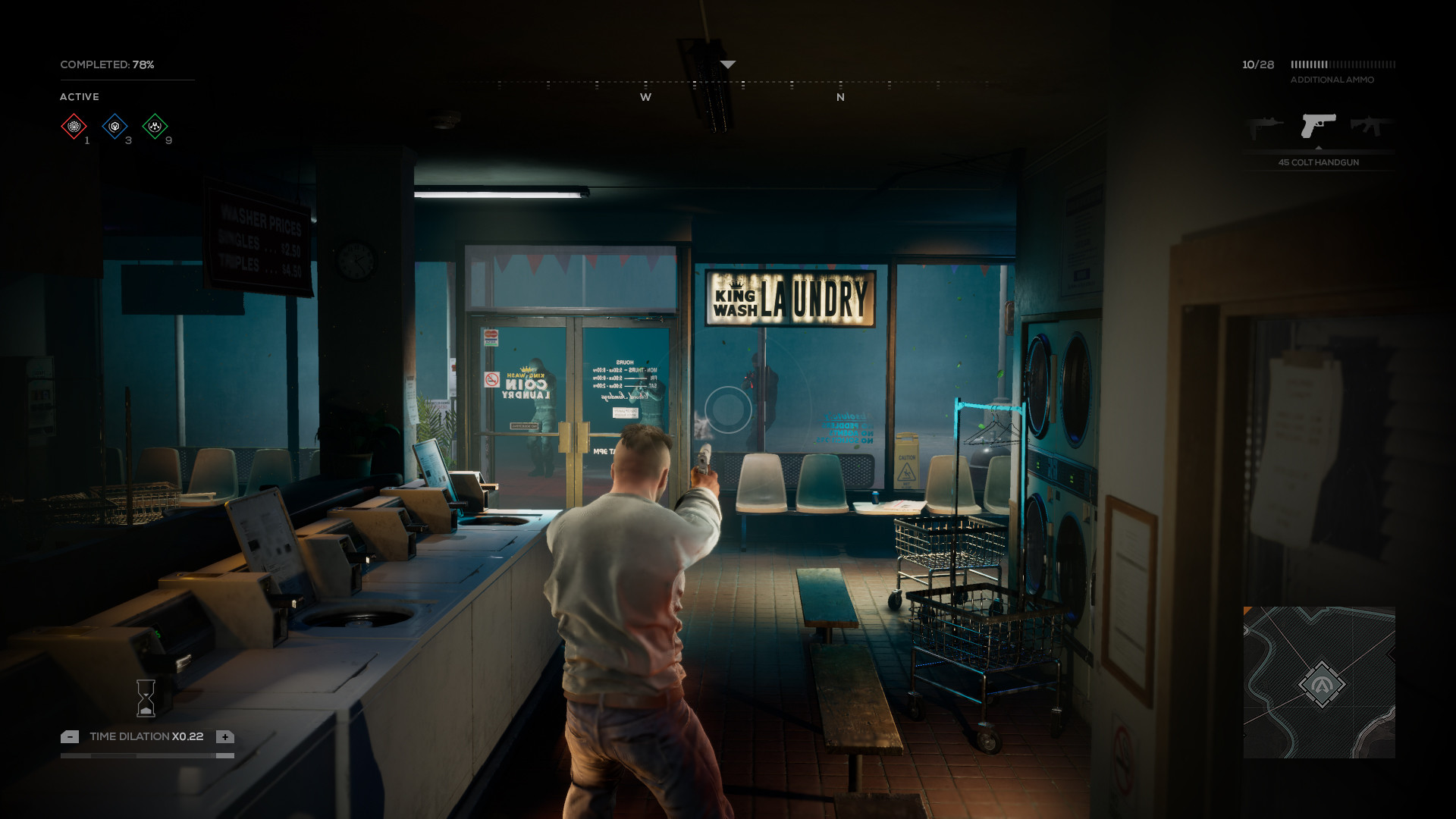1456x819 pixels.
Task: Click the 10/28 ammo counter
Action: (x=1258, y=64)
